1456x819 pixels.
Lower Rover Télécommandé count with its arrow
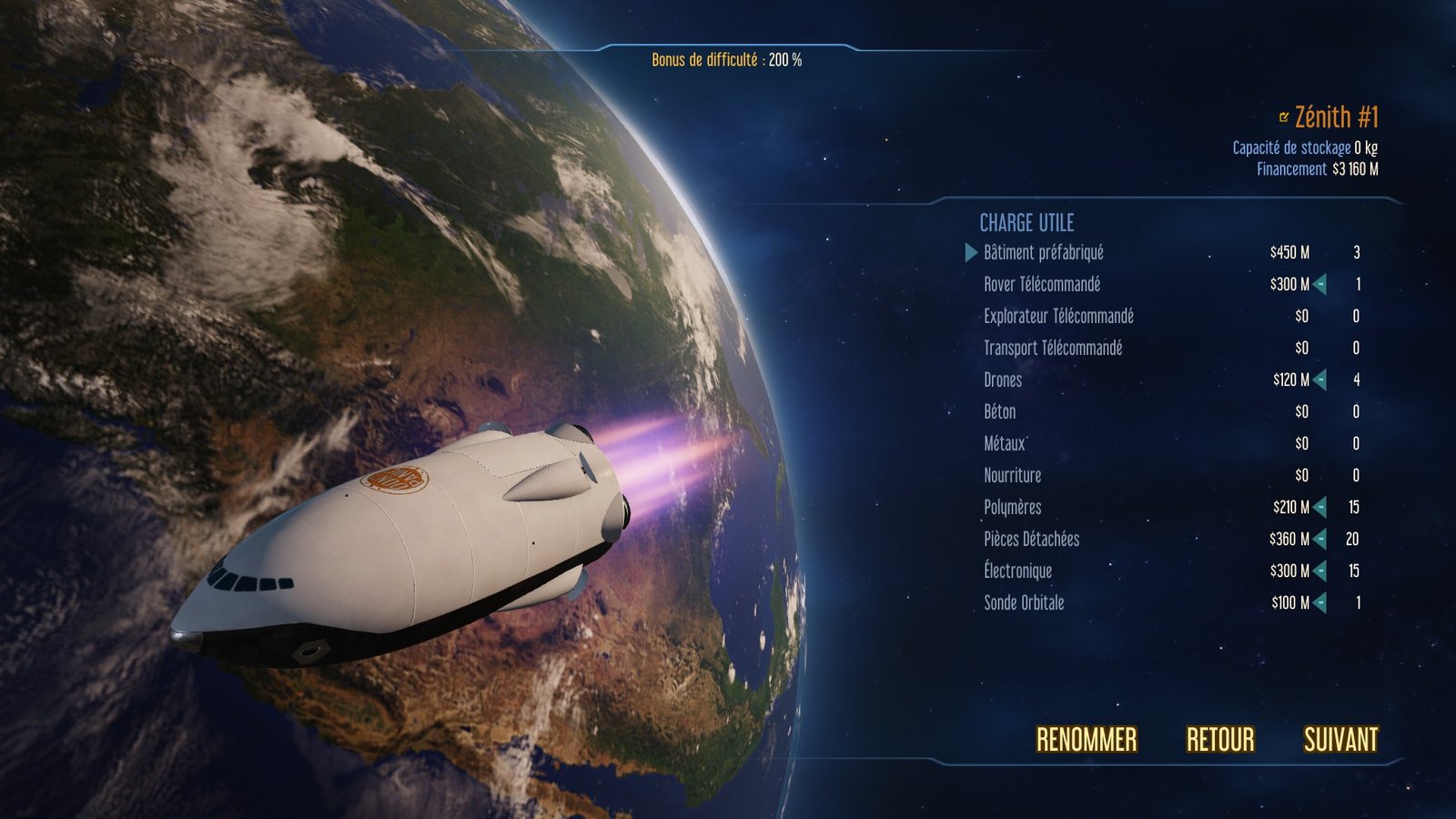tap(1320, 285)
